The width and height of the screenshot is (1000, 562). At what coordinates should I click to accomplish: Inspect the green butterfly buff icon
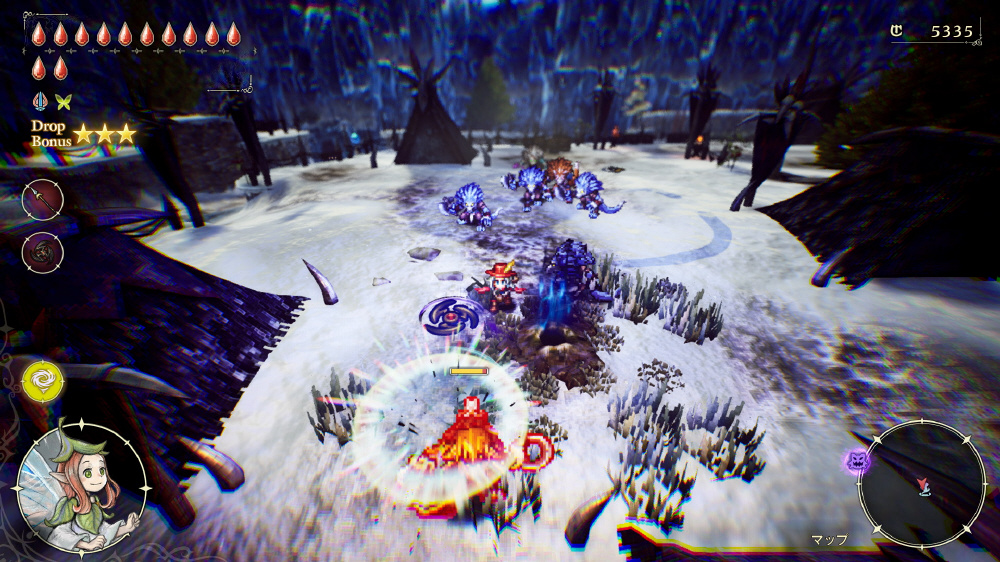coord(64,101)
